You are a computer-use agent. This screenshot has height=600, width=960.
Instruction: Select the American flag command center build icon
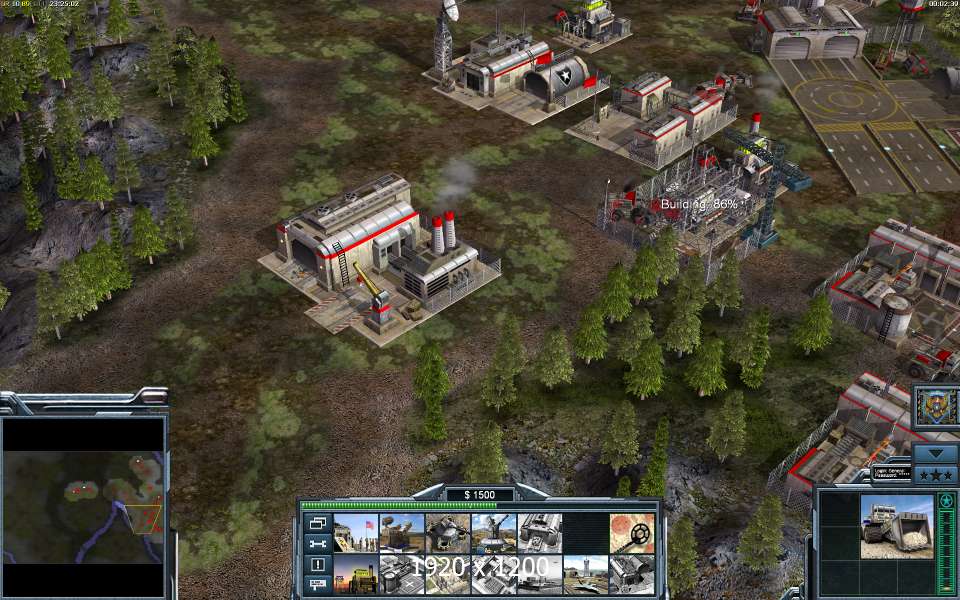(356, 532)
